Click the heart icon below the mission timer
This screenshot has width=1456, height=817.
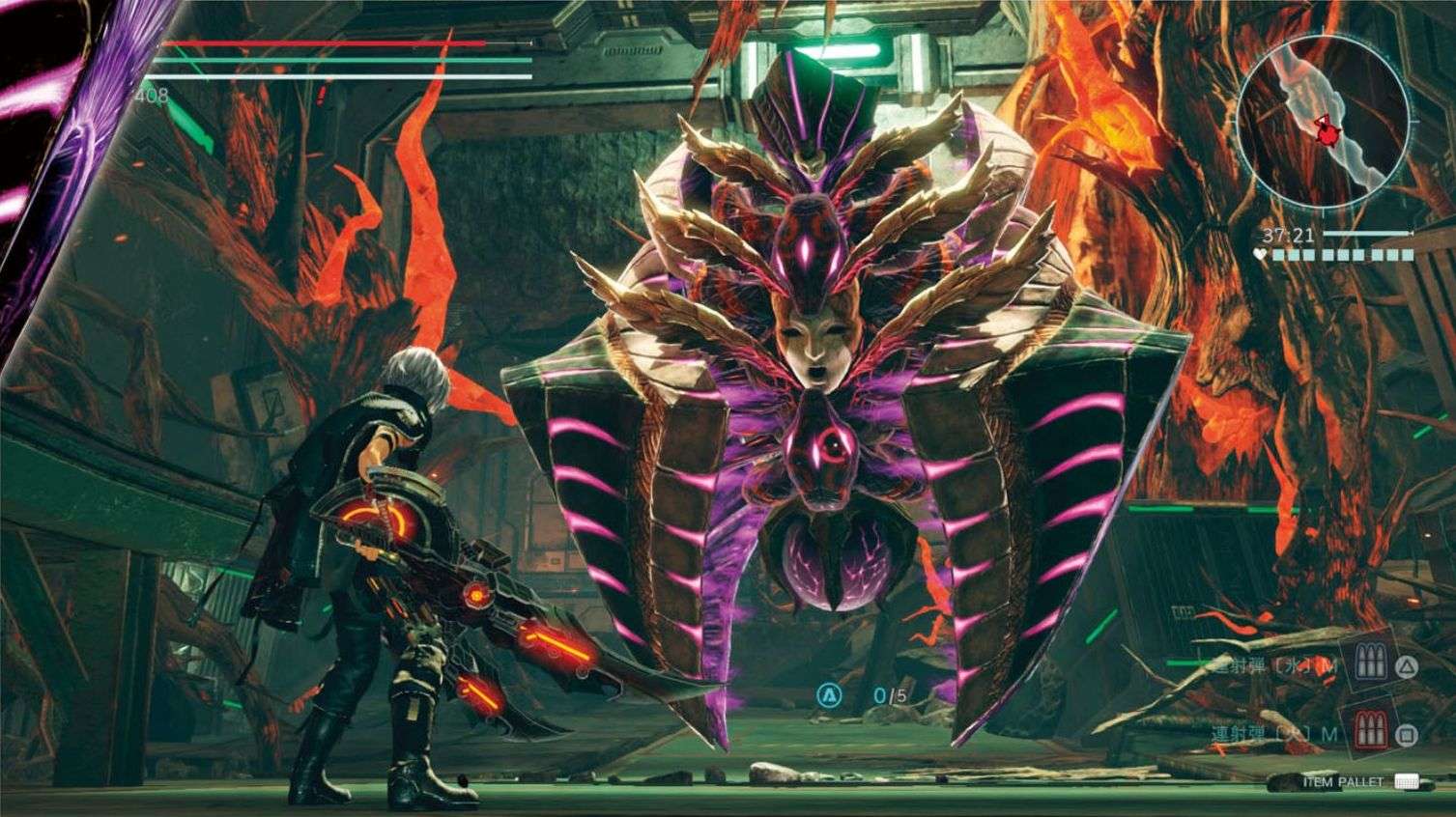[x=1260, y=253]
